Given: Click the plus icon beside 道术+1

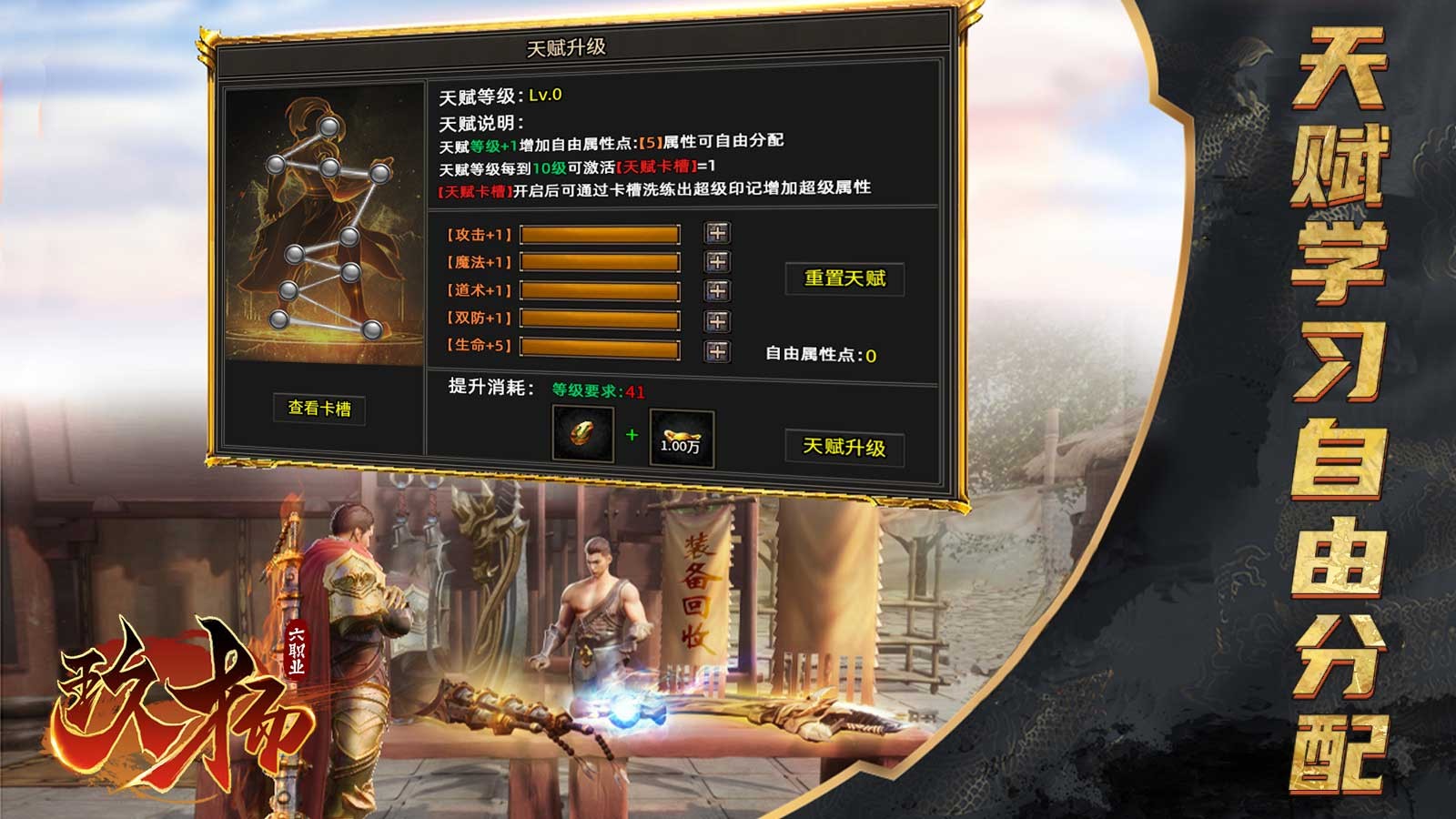Looking at the screenshot, I should 718,291.
